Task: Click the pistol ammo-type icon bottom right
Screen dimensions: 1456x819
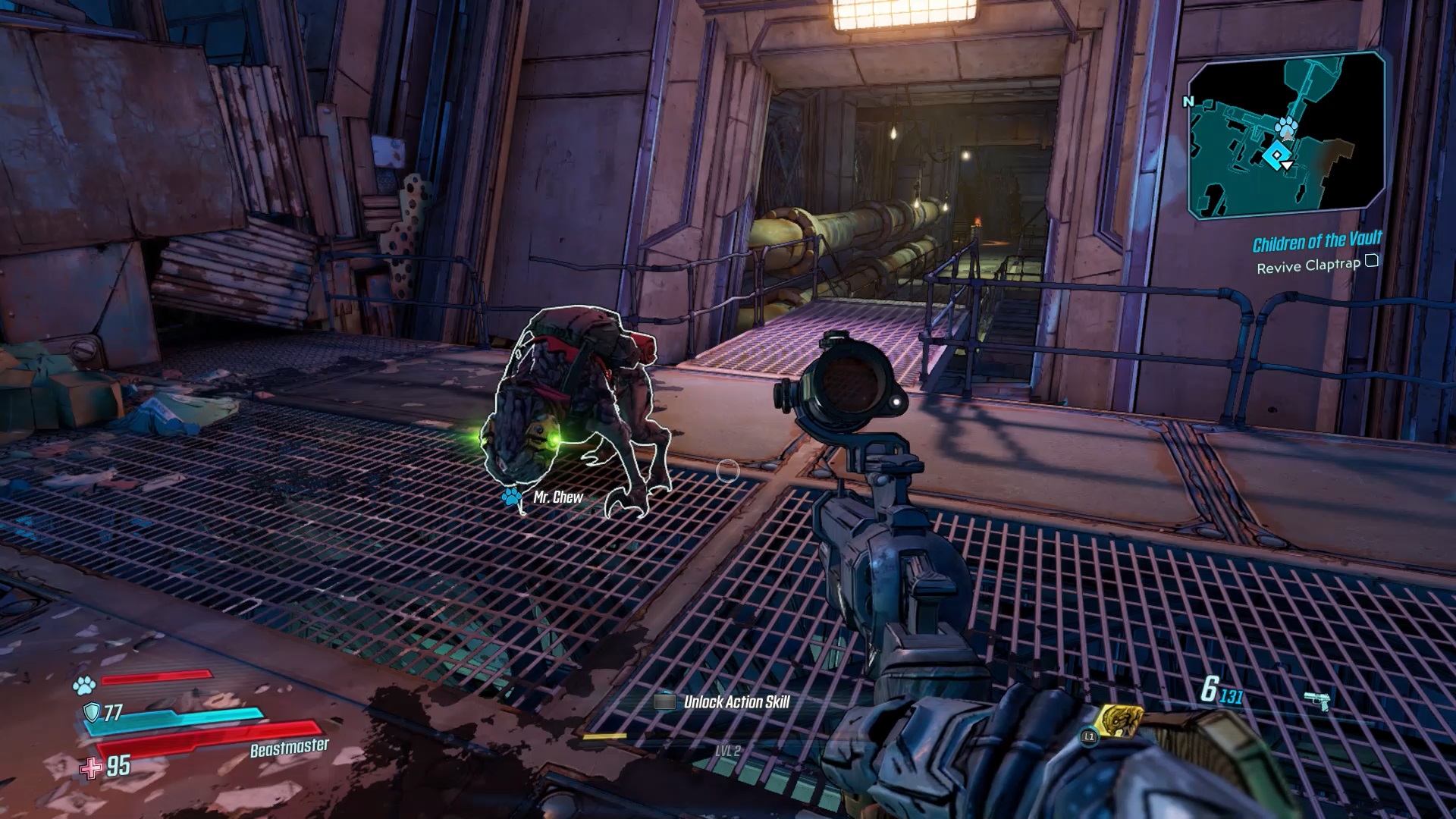Action: tap(1316, 701)
